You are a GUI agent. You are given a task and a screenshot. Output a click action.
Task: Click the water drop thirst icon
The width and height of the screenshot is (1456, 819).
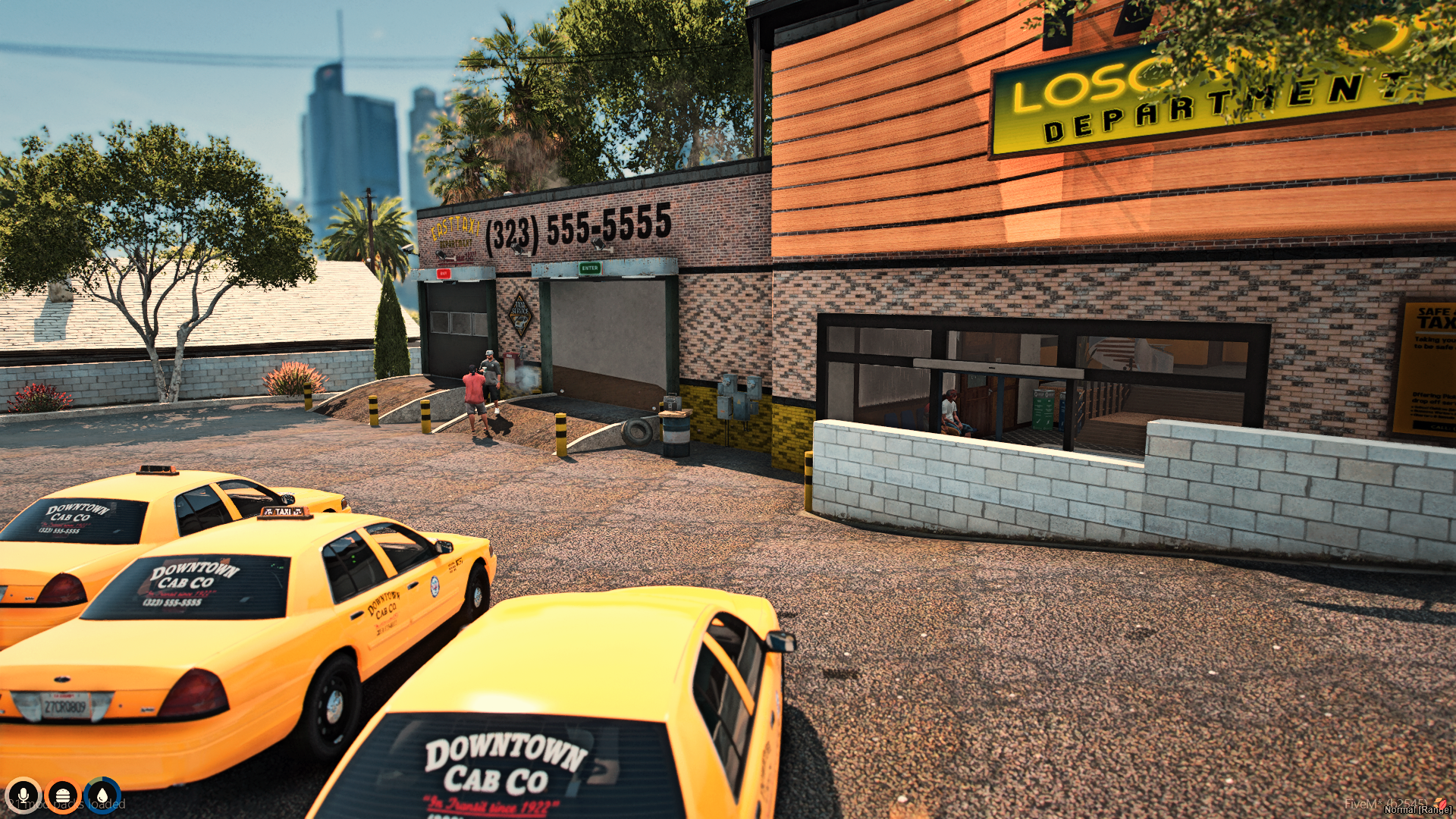[x=102, y=795]
